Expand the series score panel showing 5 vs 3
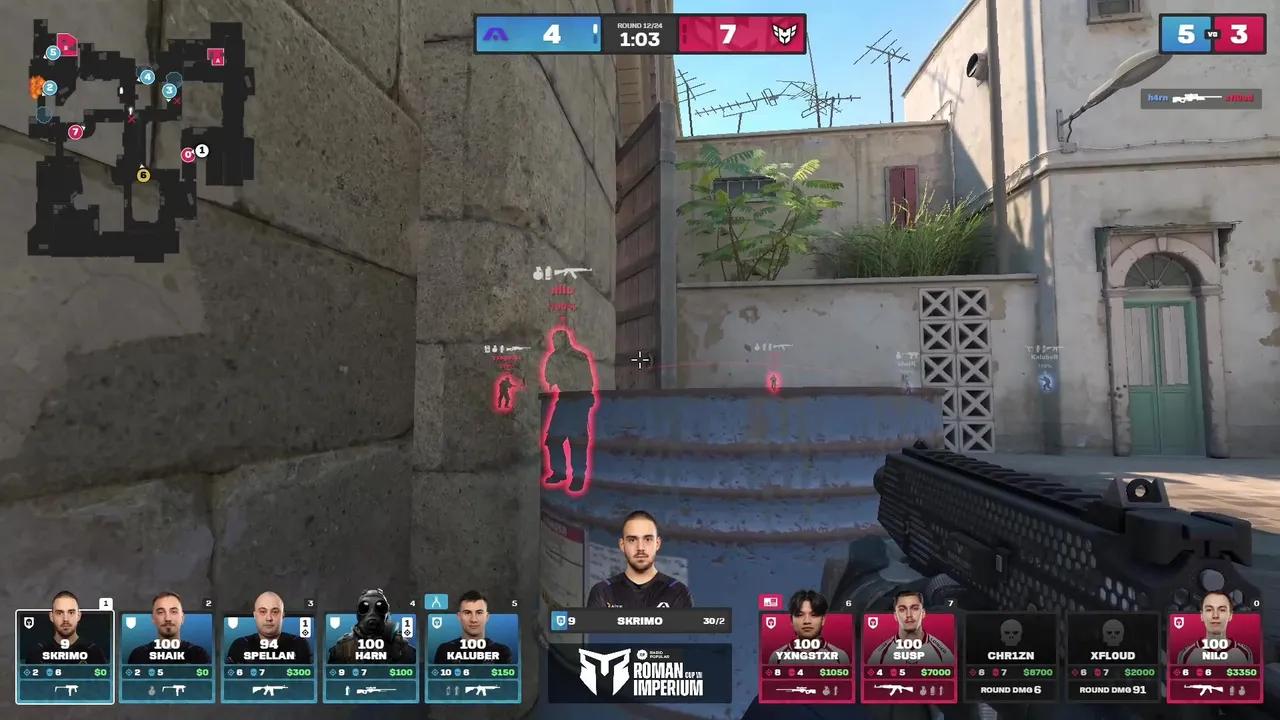Image resolution: width=1280 pixels, height=720 pixels. (1213, 35)
